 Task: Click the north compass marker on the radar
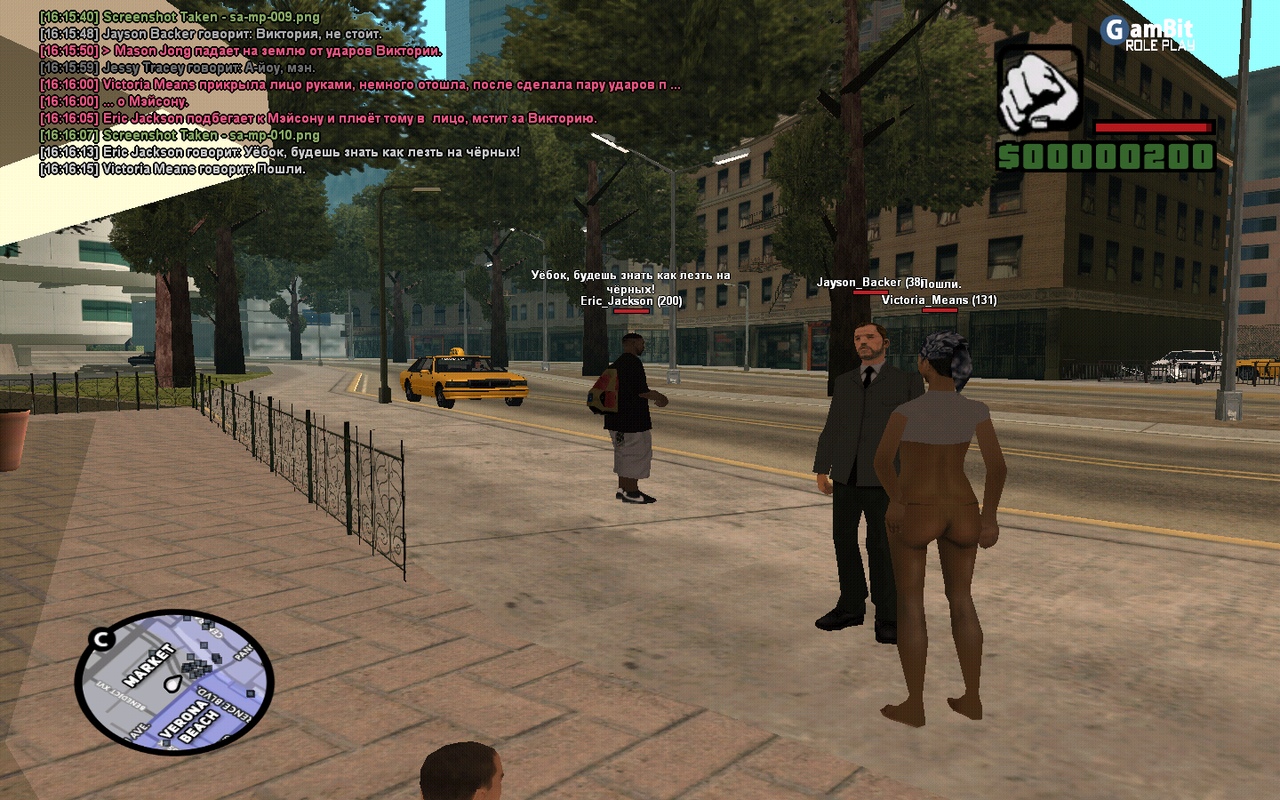(x=100, y=639)
